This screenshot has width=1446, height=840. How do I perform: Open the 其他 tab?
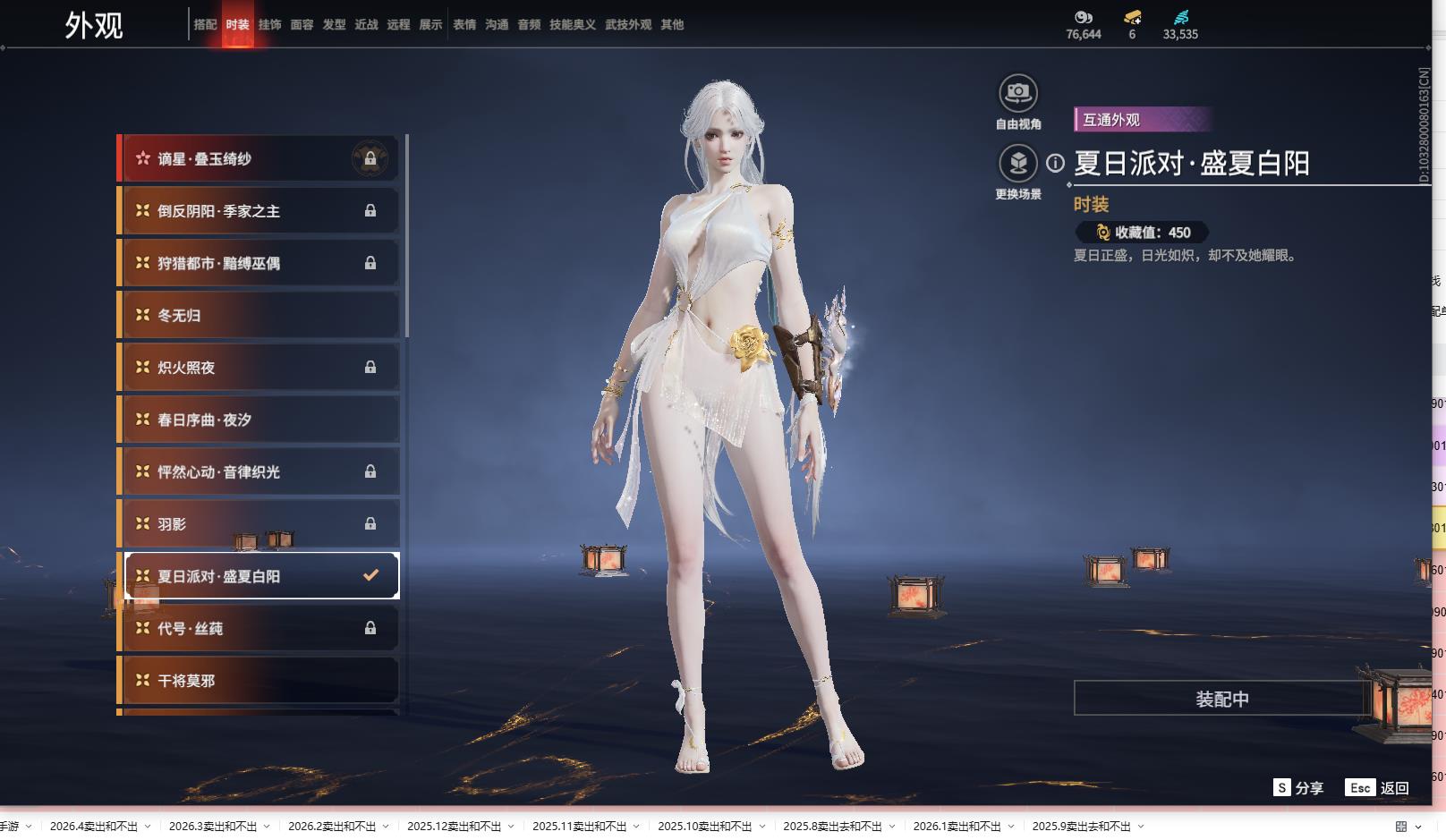[672, 25]
